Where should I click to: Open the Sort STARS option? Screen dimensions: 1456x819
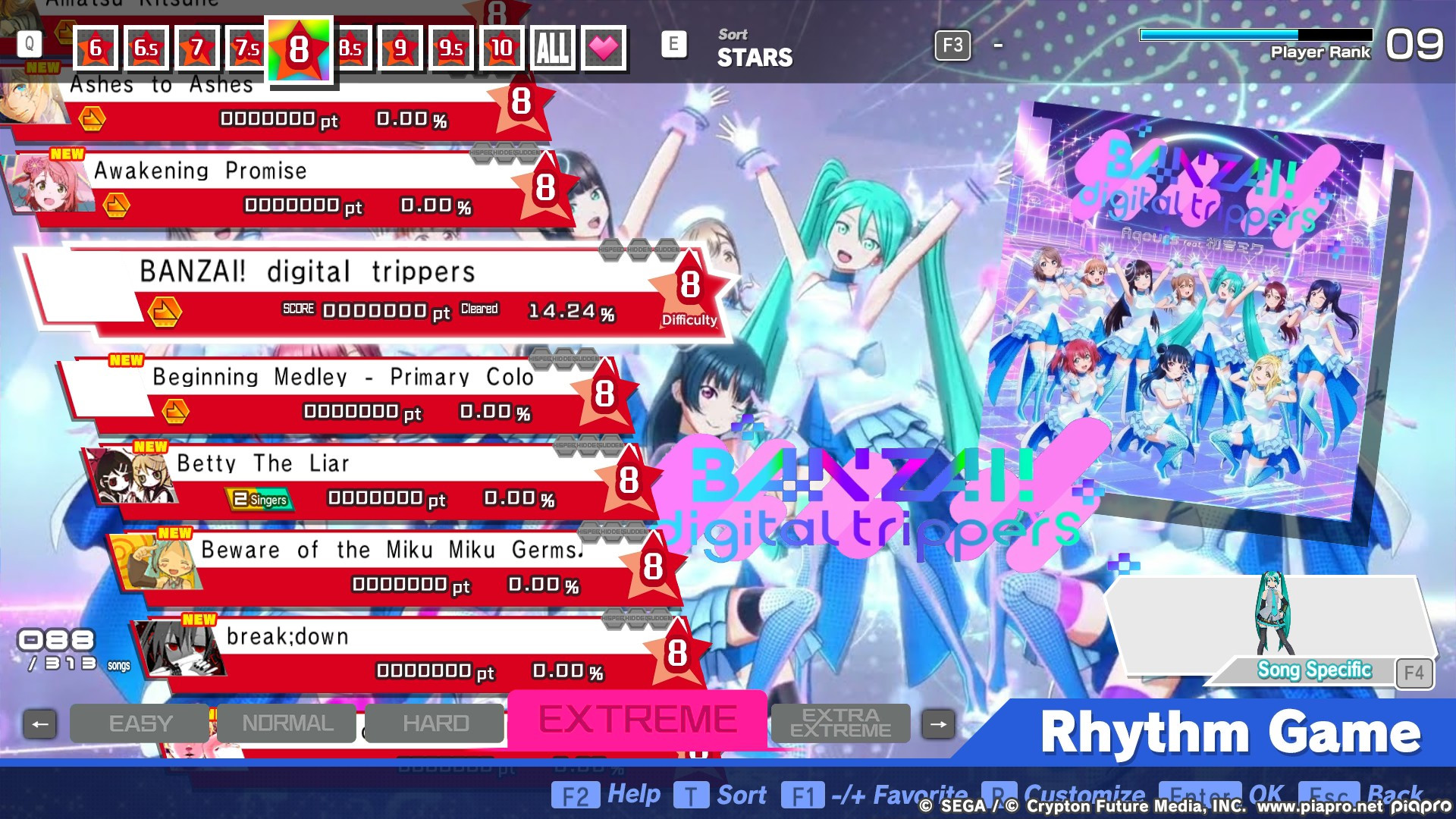(x=754, y=48)
